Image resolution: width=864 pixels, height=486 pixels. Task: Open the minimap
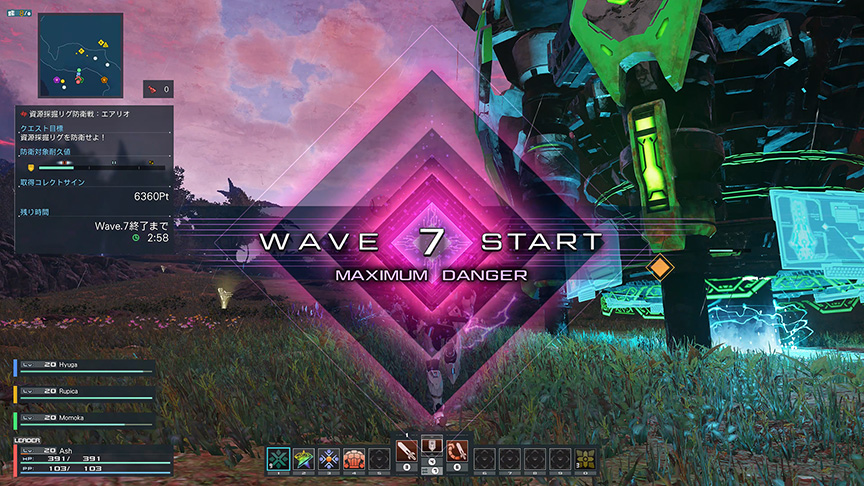point(81,55)
